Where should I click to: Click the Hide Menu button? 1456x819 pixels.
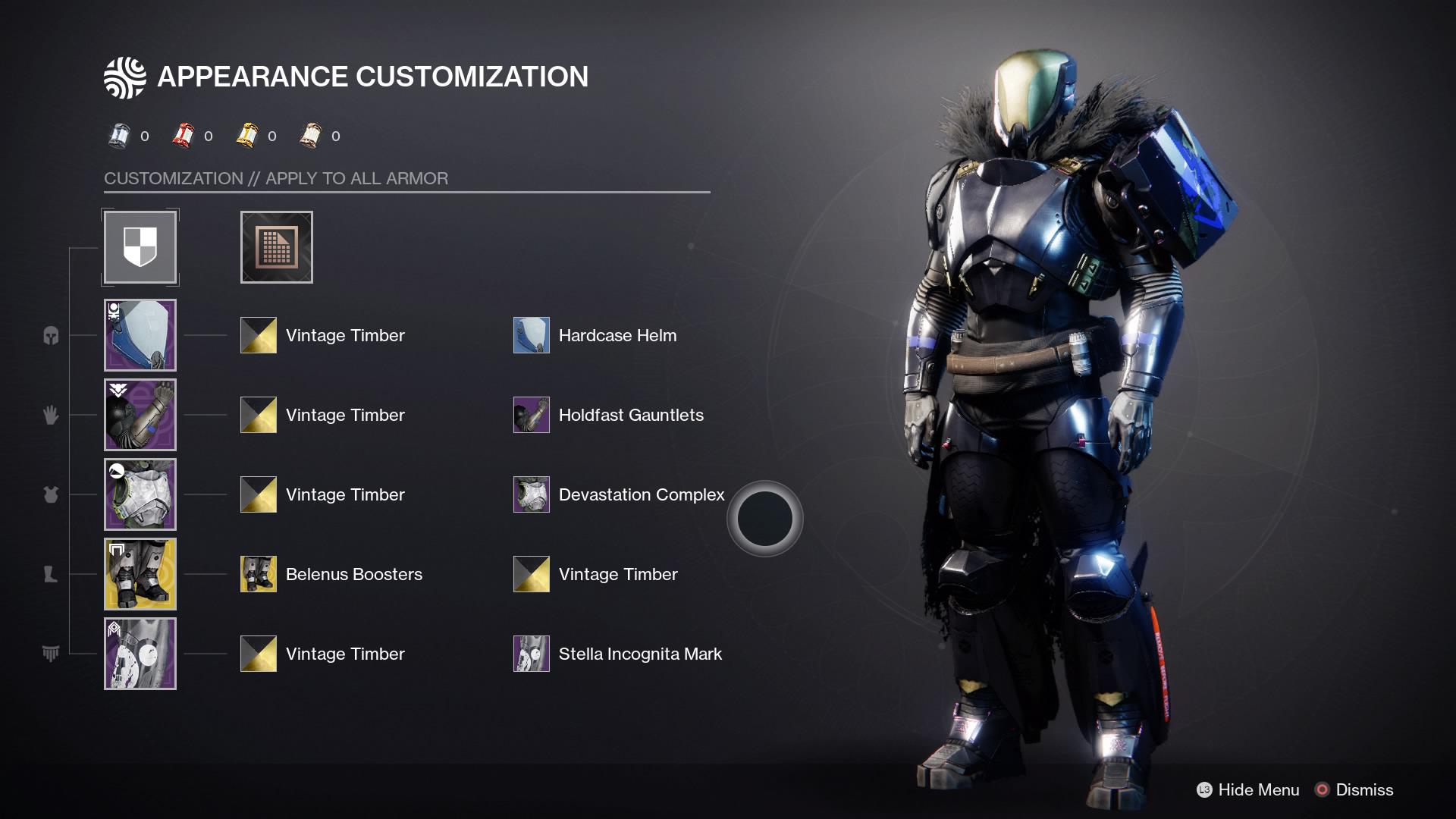coord(1254,789)
